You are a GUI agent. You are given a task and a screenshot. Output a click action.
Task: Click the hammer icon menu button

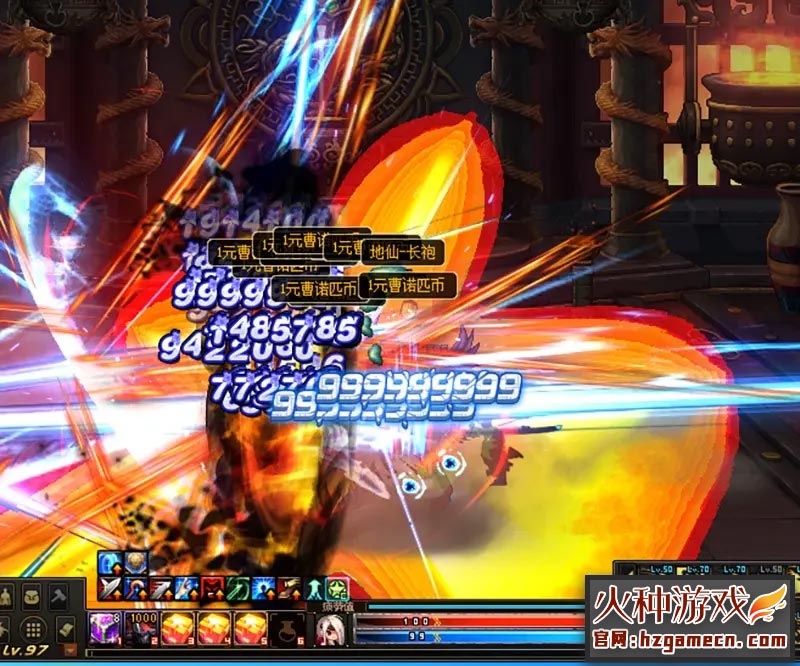(58, 596)
